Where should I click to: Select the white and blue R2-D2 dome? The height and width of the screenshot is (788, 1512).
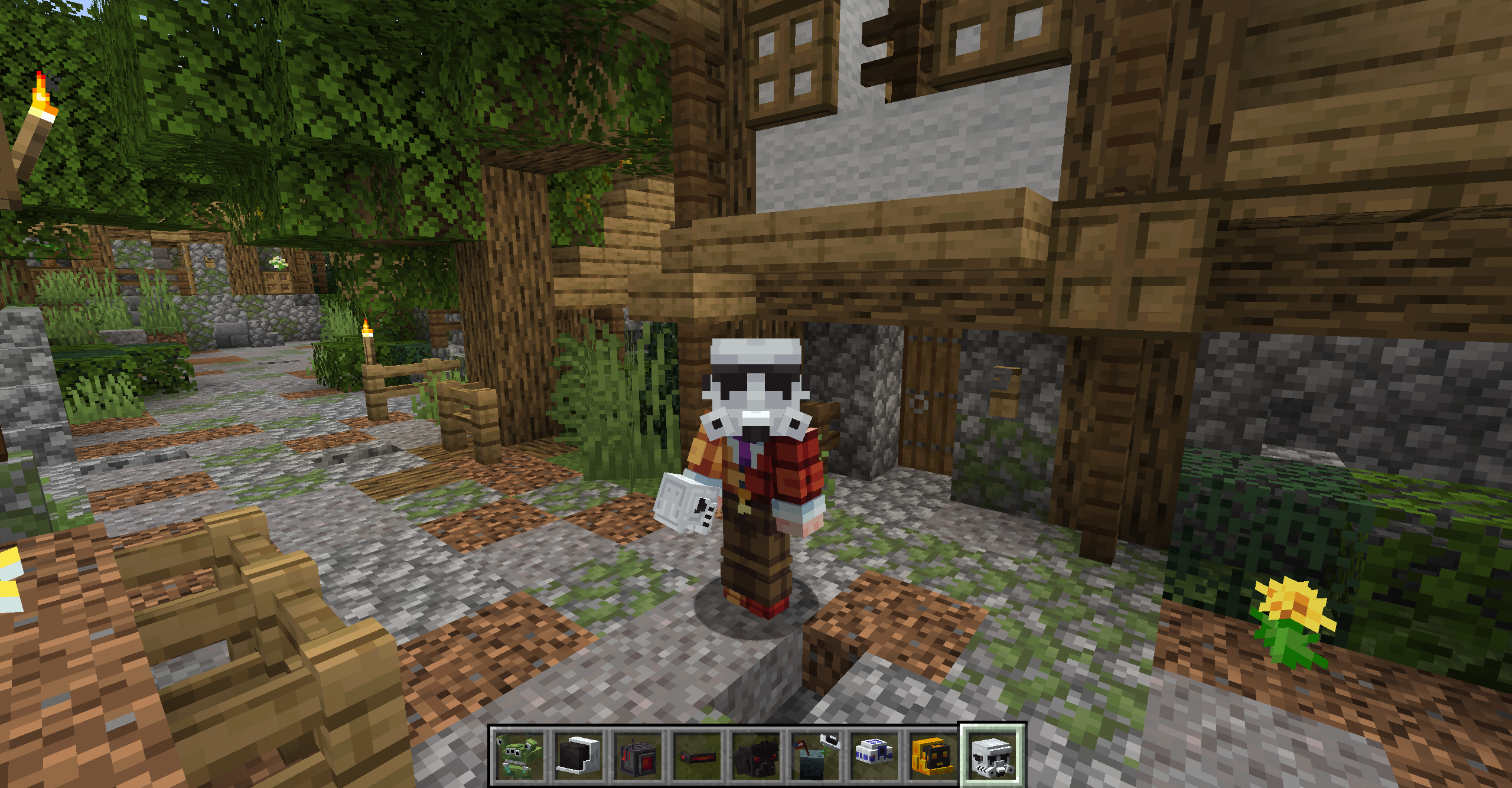pyautogui.click(x=874, y=756)
